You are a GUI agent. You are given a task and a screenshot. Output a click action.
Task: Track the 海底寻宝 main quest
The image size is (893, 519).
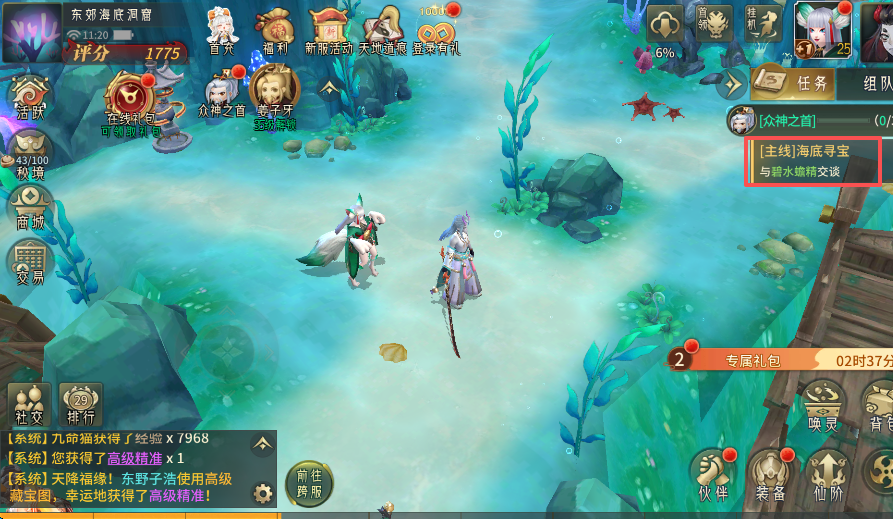[x=812, y=161]
